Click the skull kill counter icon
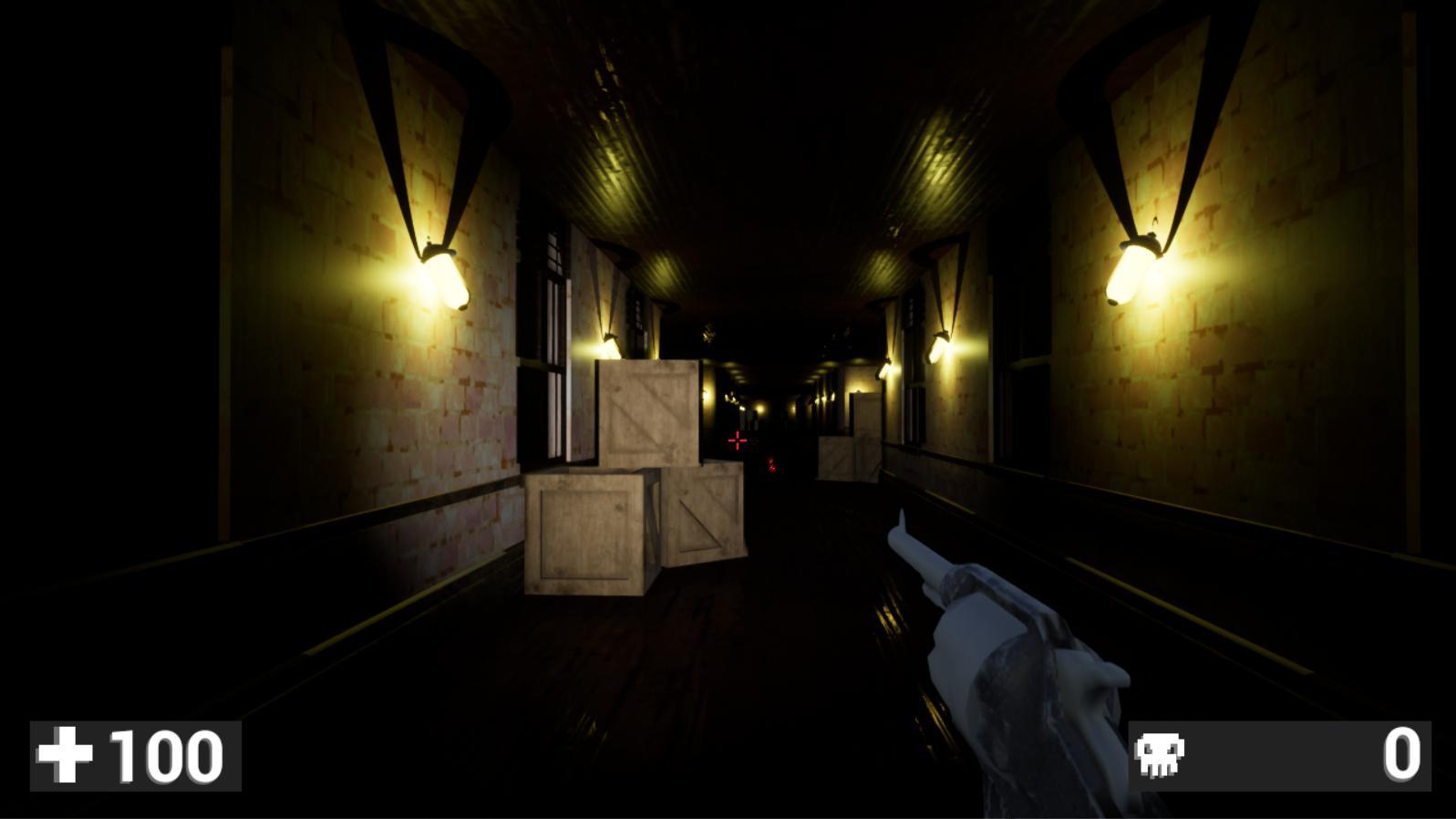The height and width of the screenshot is (819, 1456). pos(1160,754)
